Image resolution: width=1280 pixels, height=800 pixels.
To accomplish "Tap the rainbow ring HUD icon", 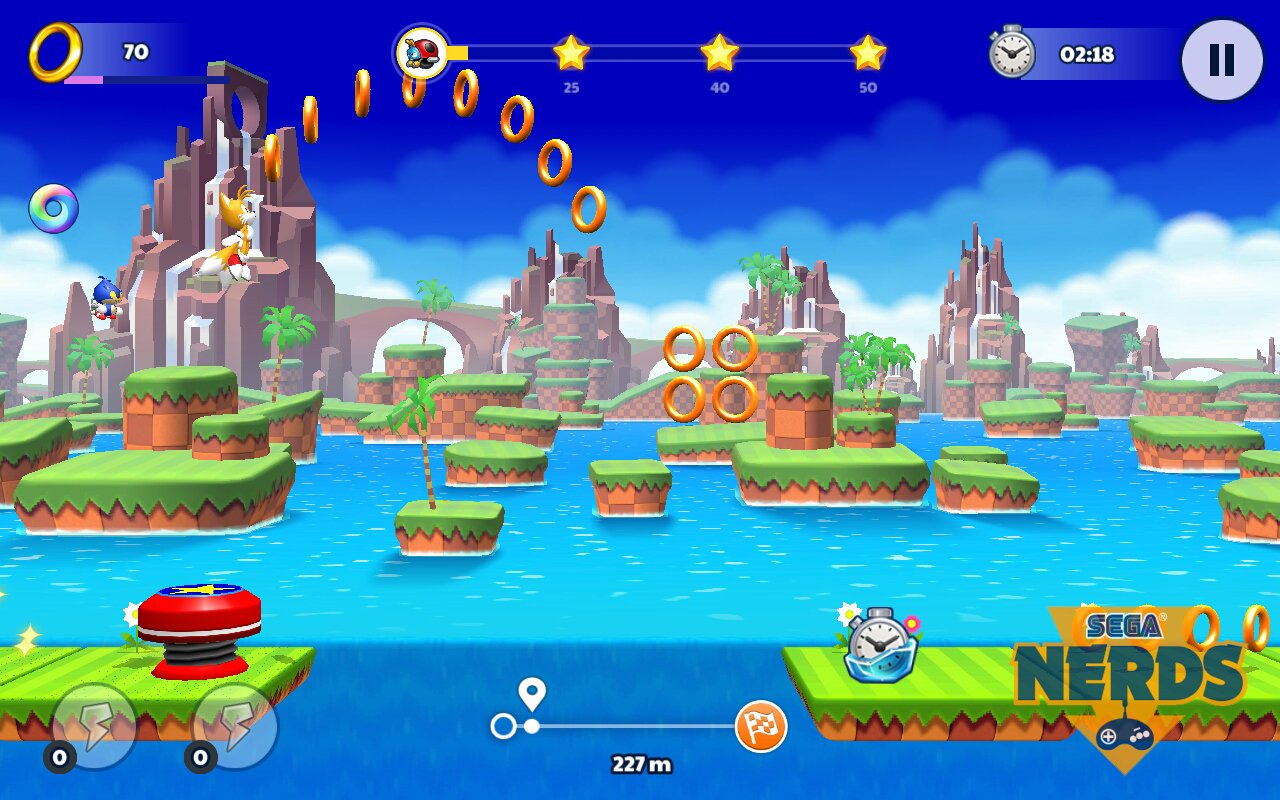I will coord(53,209).
